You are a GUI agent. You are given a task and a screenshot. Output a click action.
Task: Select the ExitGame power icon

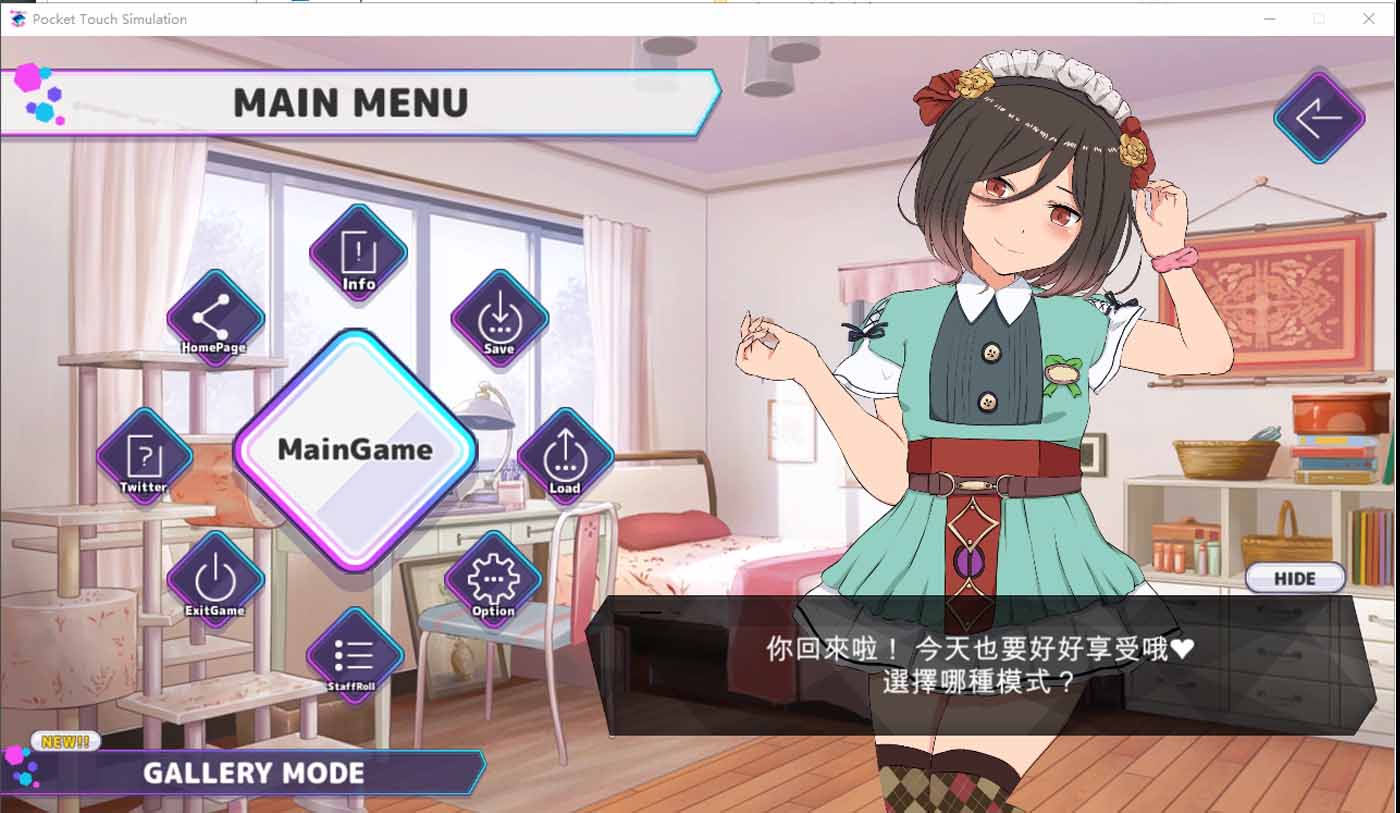pyautogui.click(x=214, y=580)
